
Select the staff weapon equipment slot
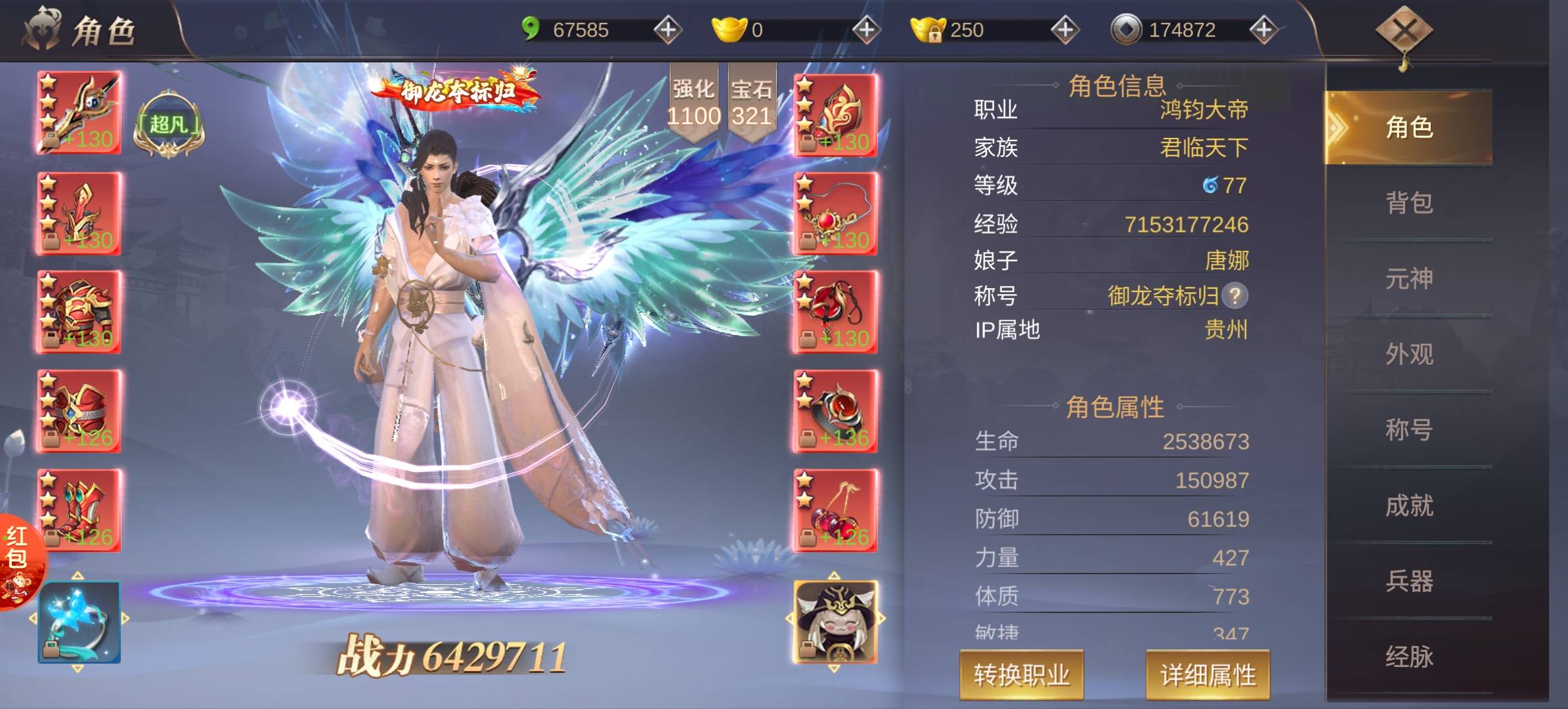(x=79, y=113)
